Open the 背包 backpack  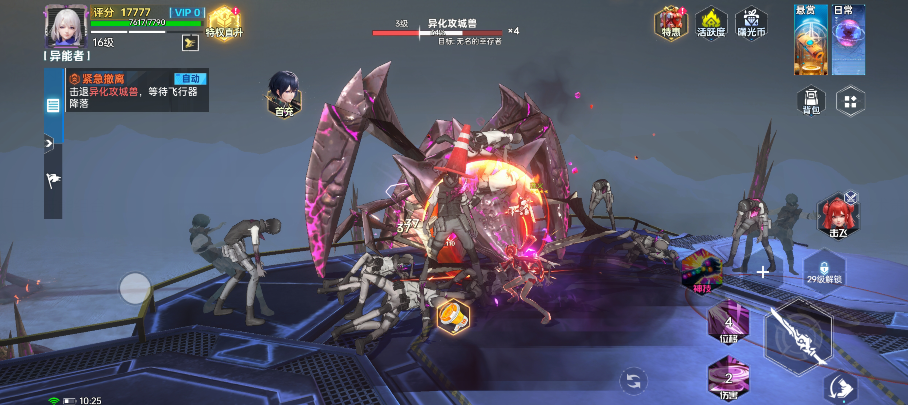coord(811,100)
